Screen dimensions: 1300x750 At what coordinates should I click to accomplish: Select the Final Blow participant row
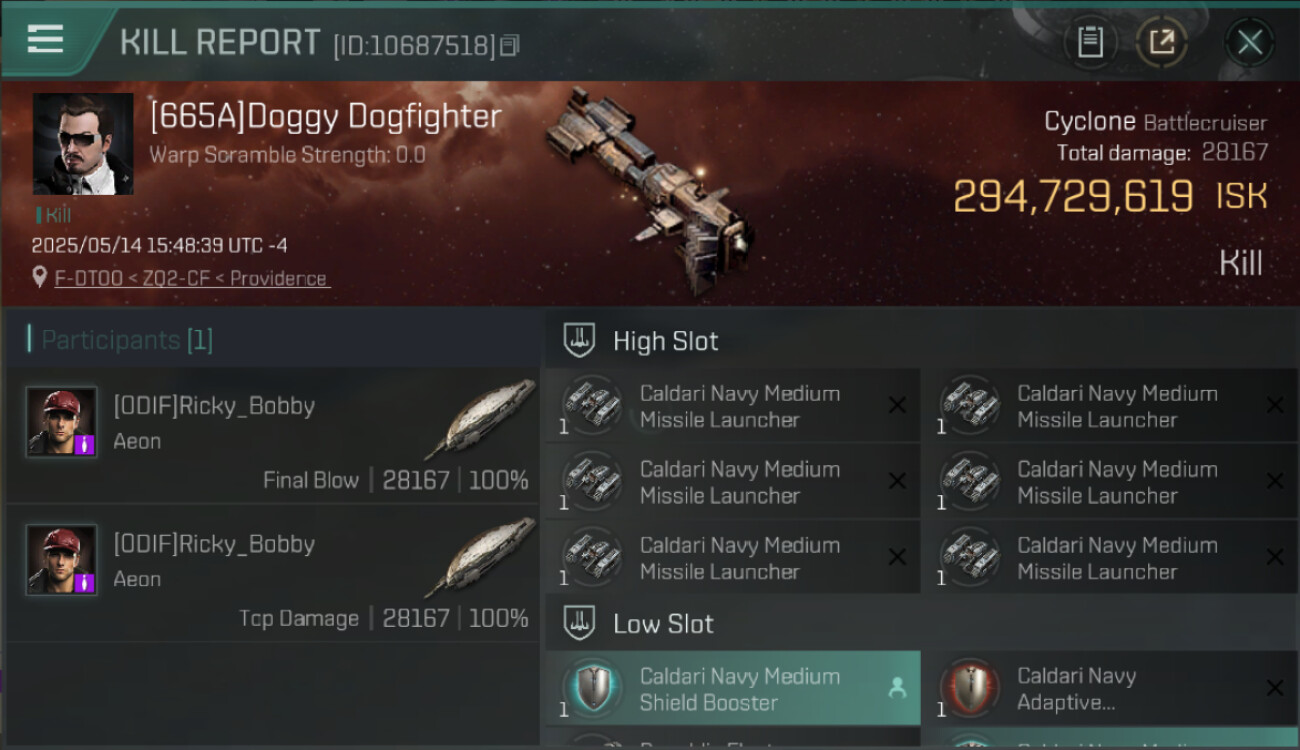(272, 436)
